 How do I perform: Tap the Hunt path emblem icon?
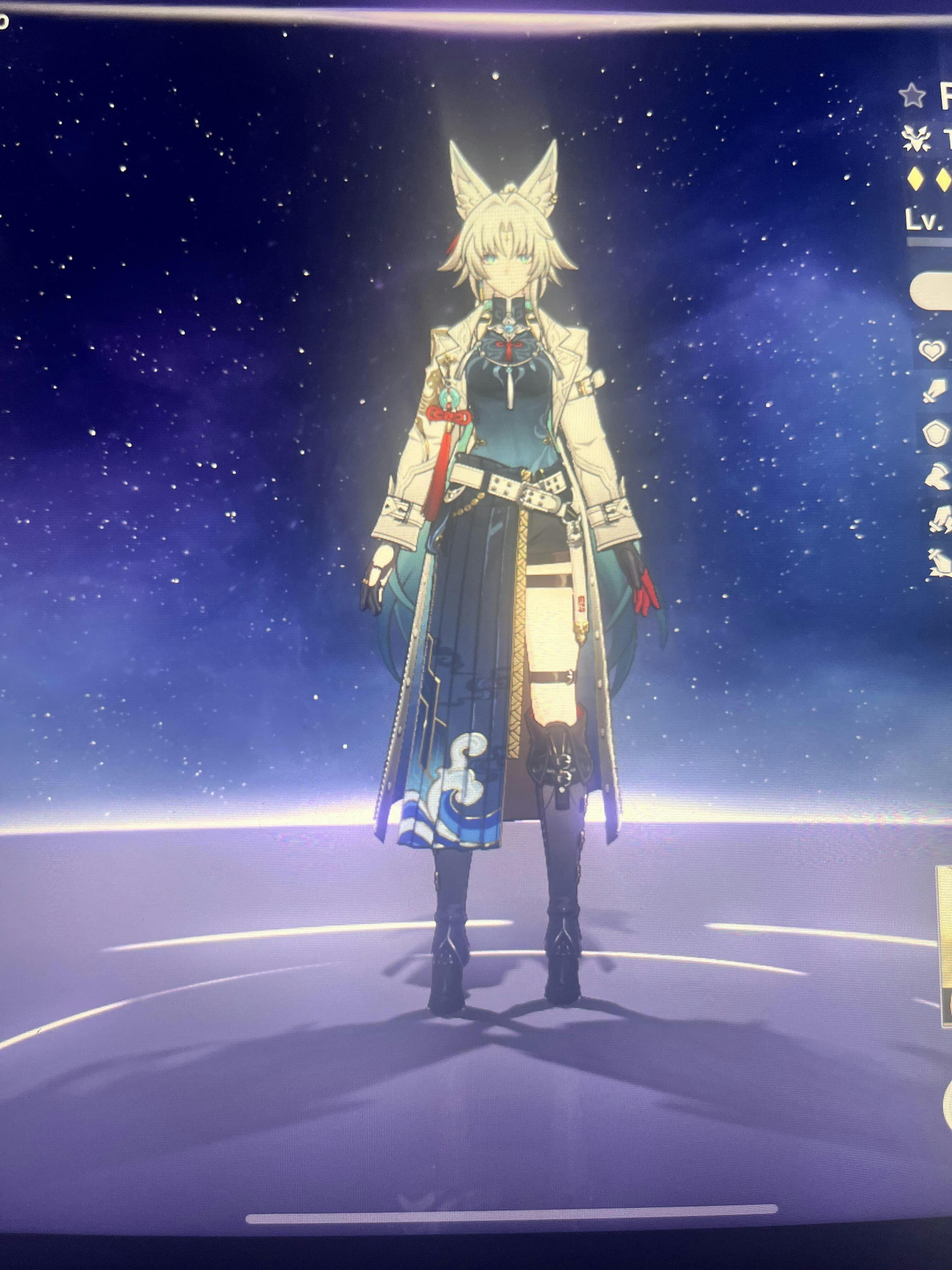[916, 140]
